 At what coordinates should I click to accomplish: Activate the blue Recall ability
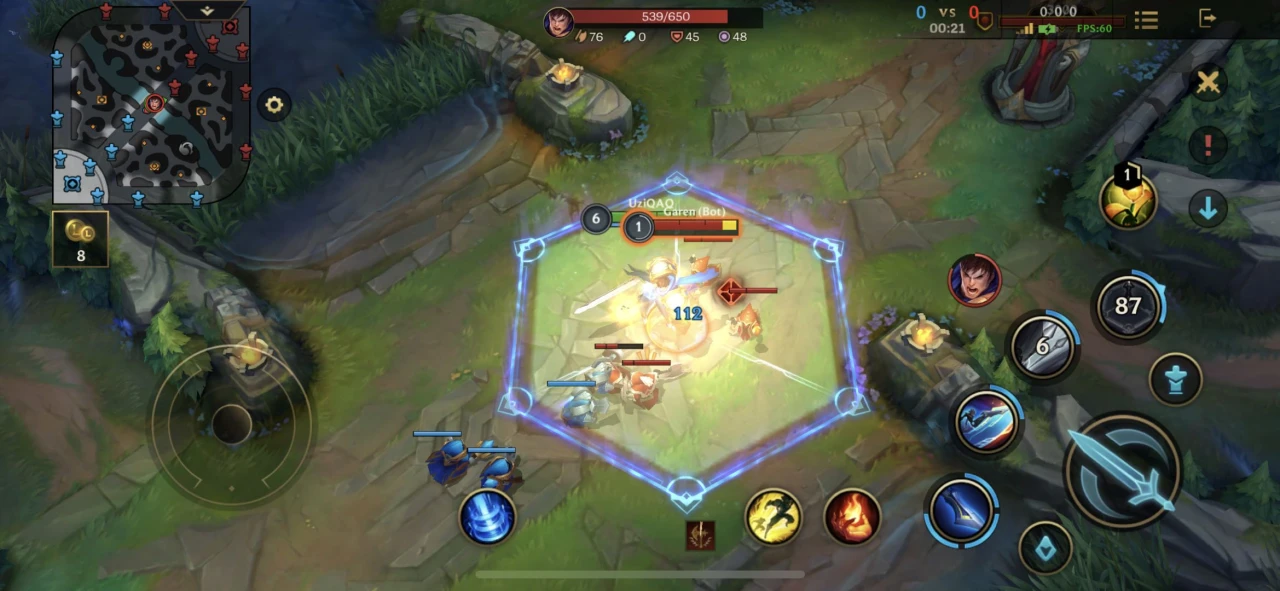pos(488,517)
